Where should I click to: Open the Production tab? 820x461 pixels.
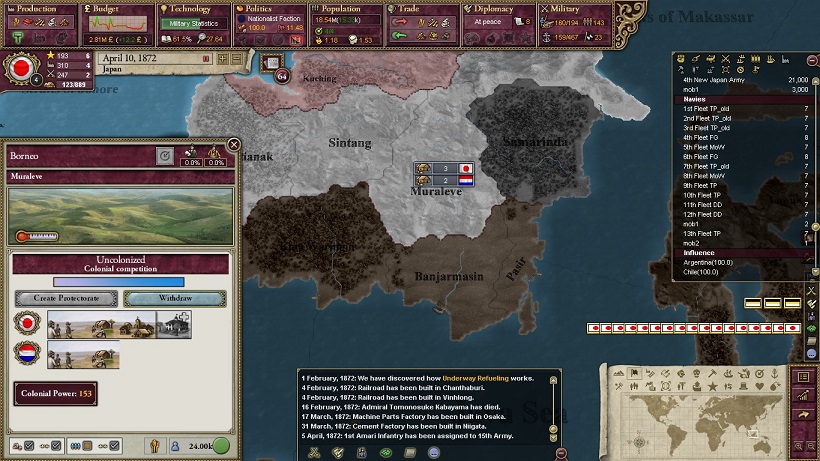pyautogui.click(x=38, y=8)
